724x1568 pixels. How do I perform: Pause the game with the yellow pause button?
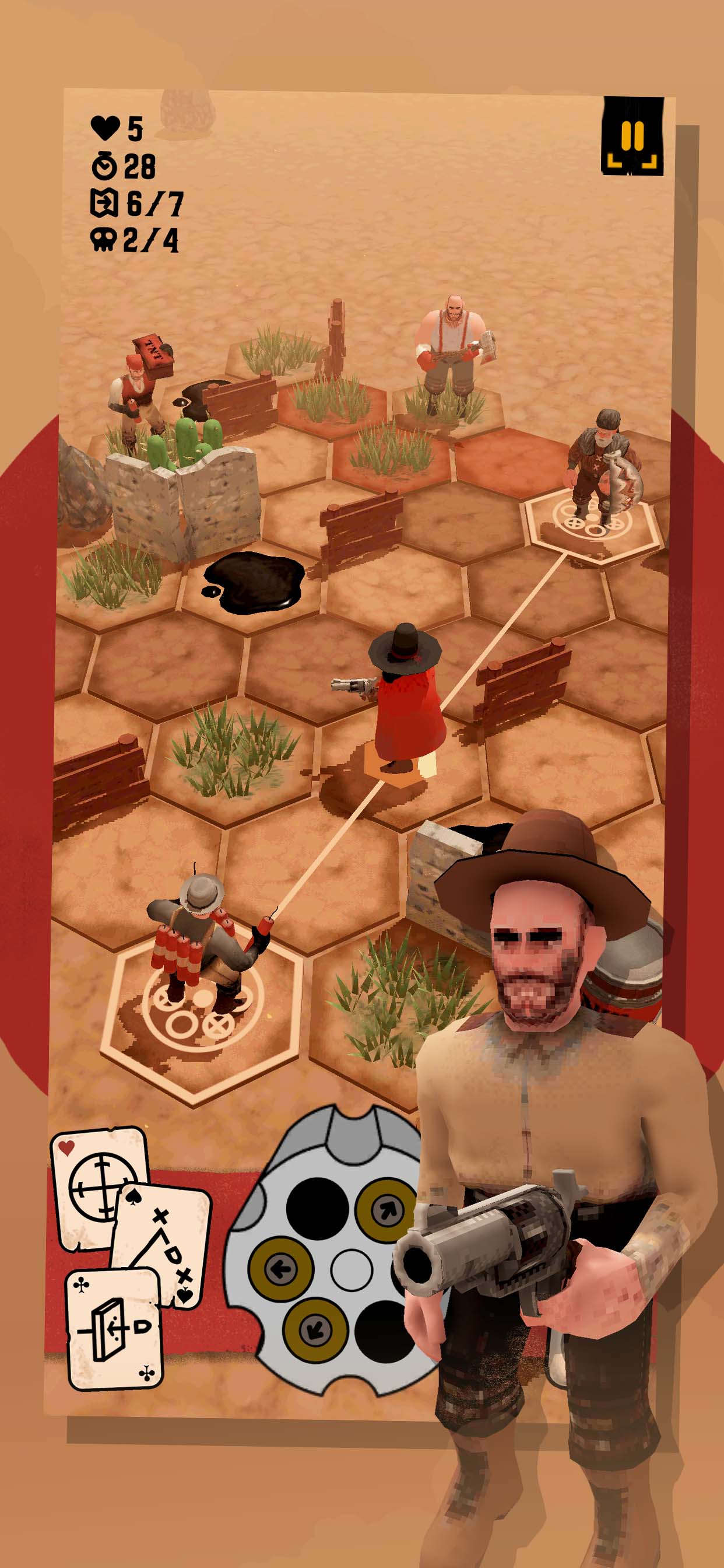tap(632, 136)
